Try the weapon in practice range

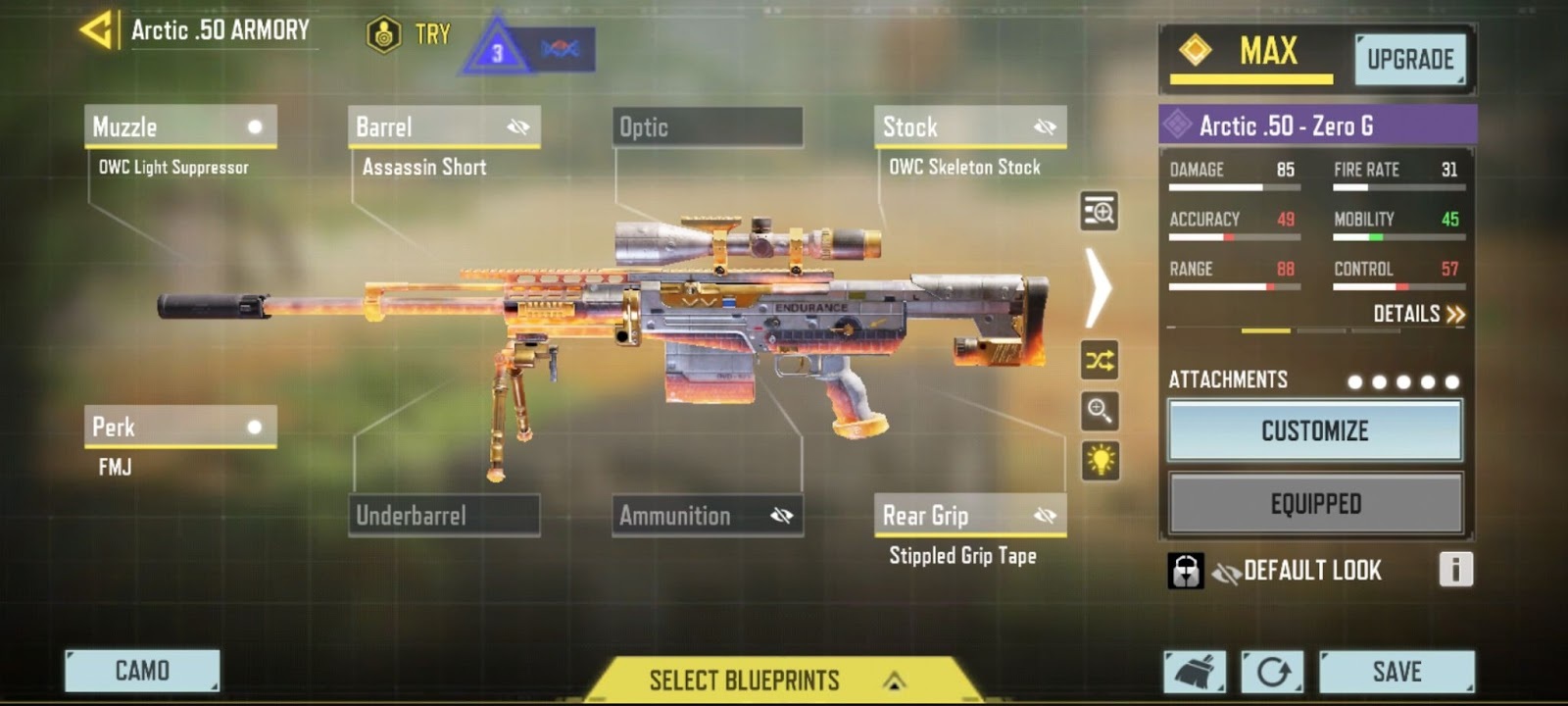(x=410, y=35)
